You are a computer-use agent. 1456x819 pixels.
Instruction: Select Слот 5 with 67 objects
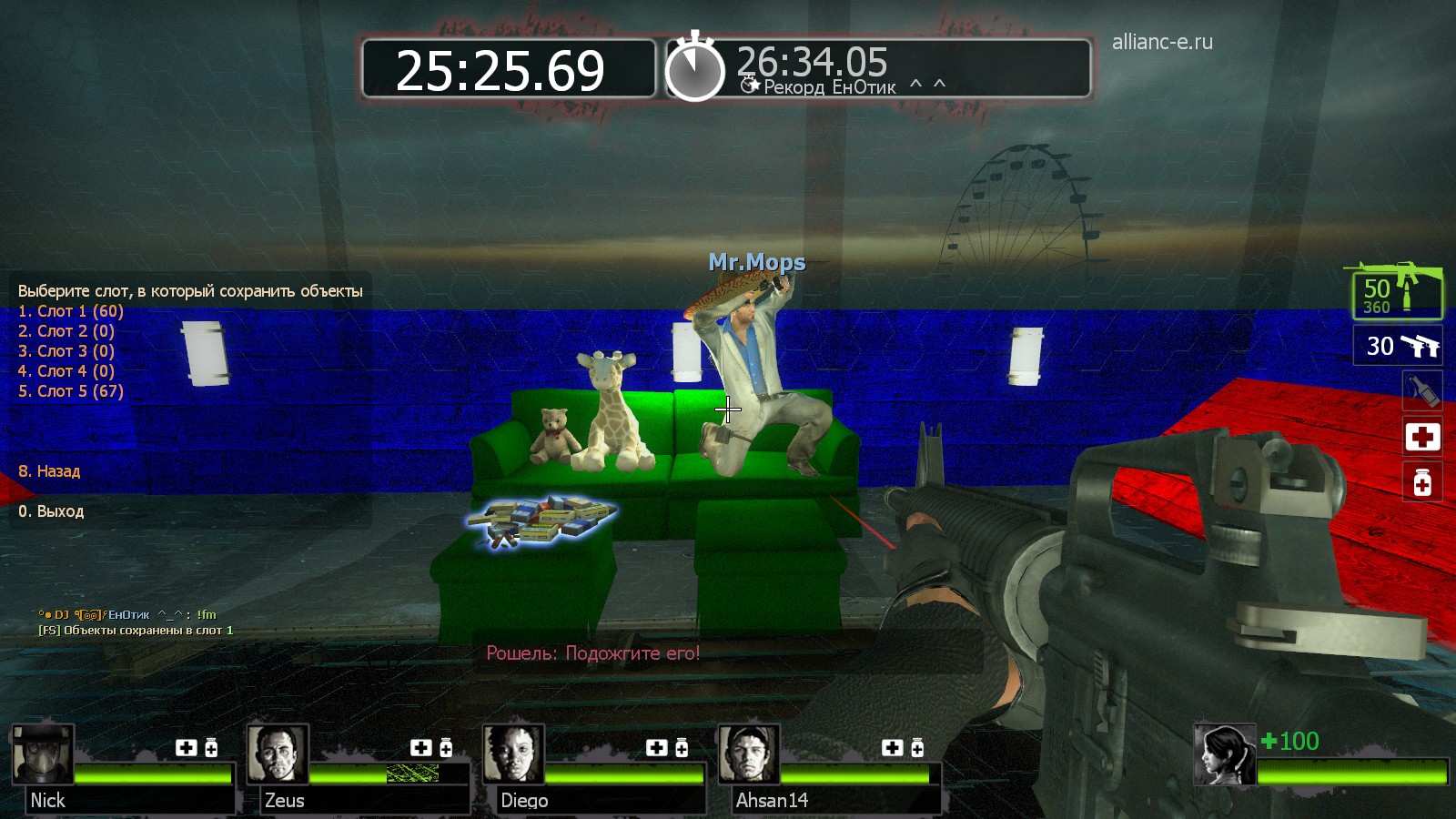(71, 391)
